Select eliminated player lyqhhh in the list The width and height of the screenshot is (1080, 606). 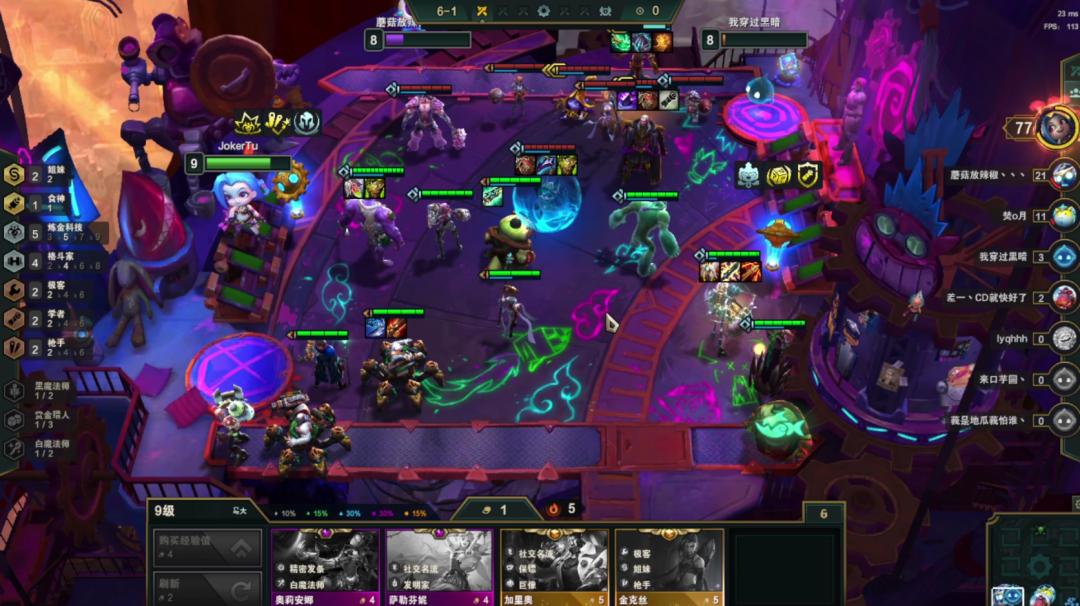pyautogui.click(x=1064, y=338)
